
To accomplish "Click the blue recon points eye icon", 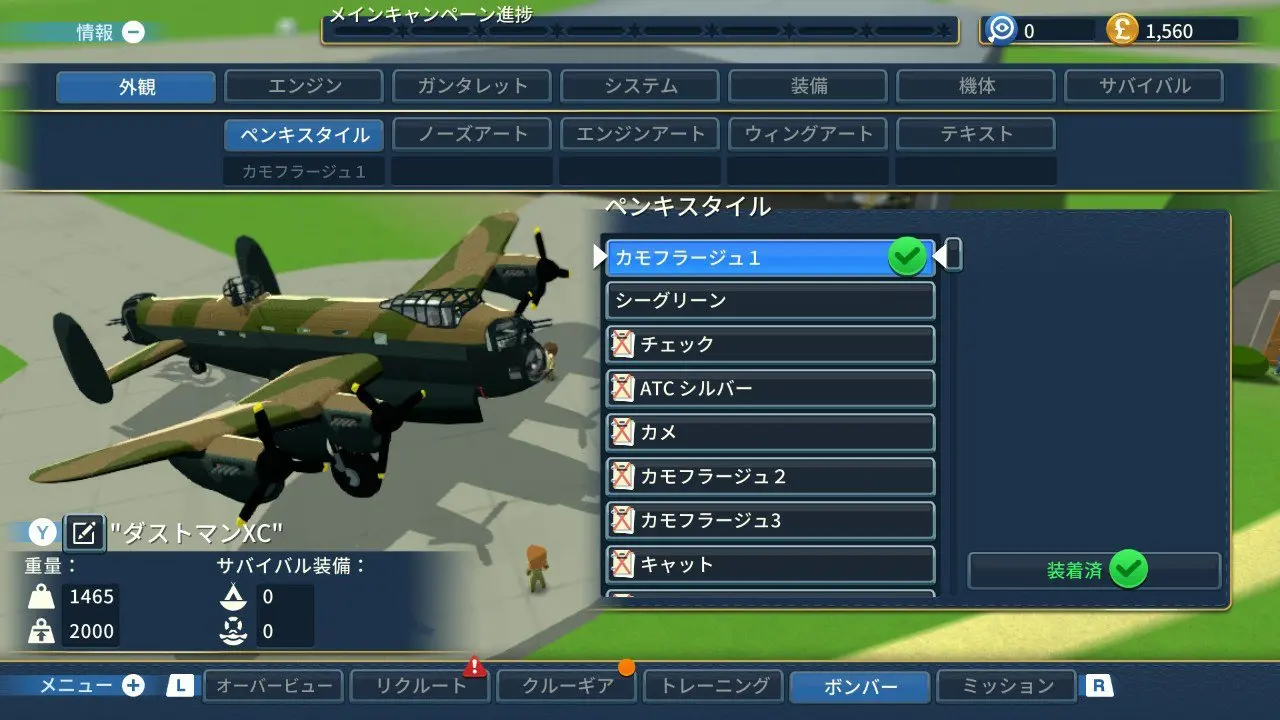I will [x=1000, y=30].
